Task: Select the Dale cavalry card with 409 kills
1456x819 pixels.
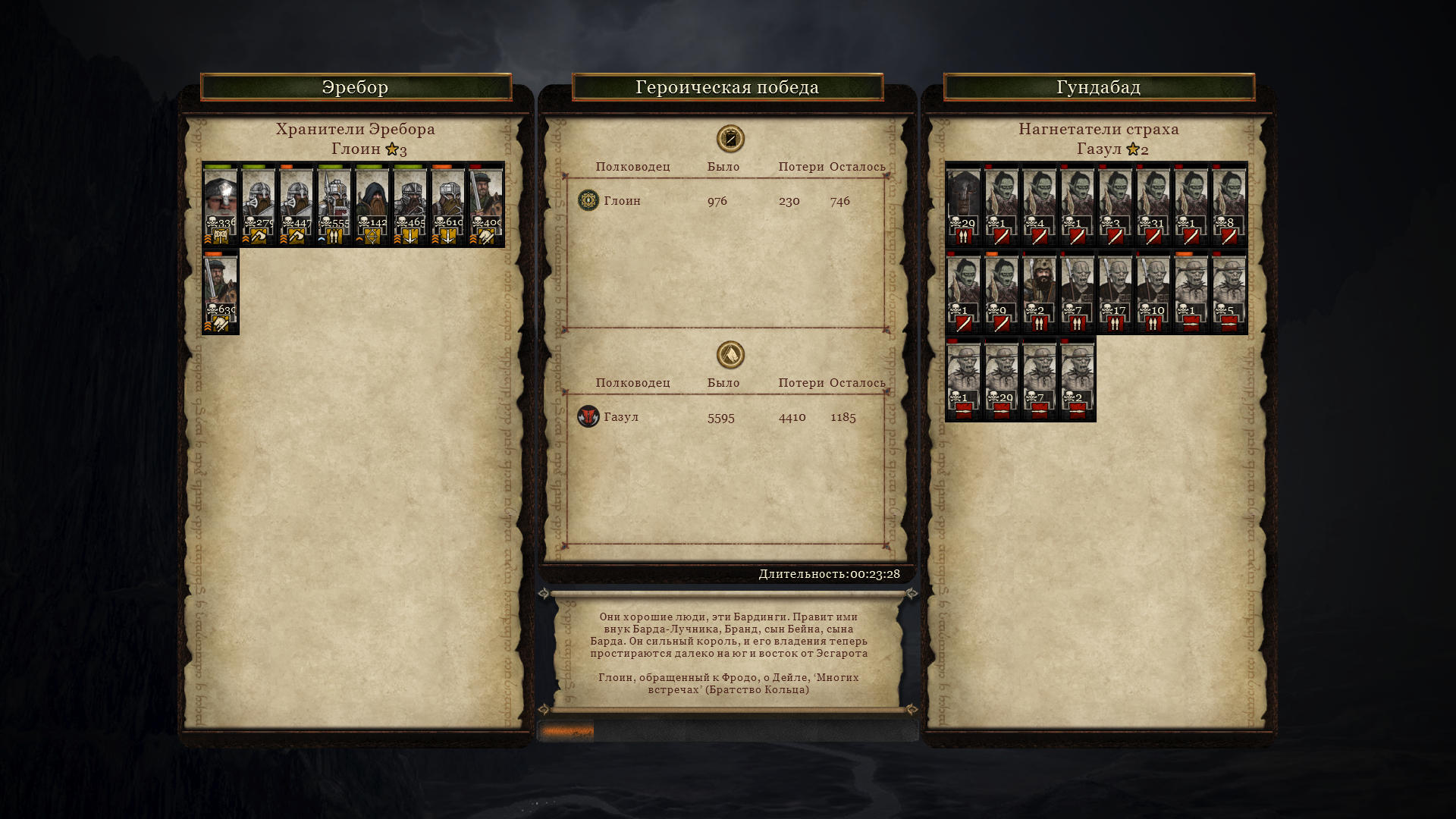Action: click(x=486, y=205)
